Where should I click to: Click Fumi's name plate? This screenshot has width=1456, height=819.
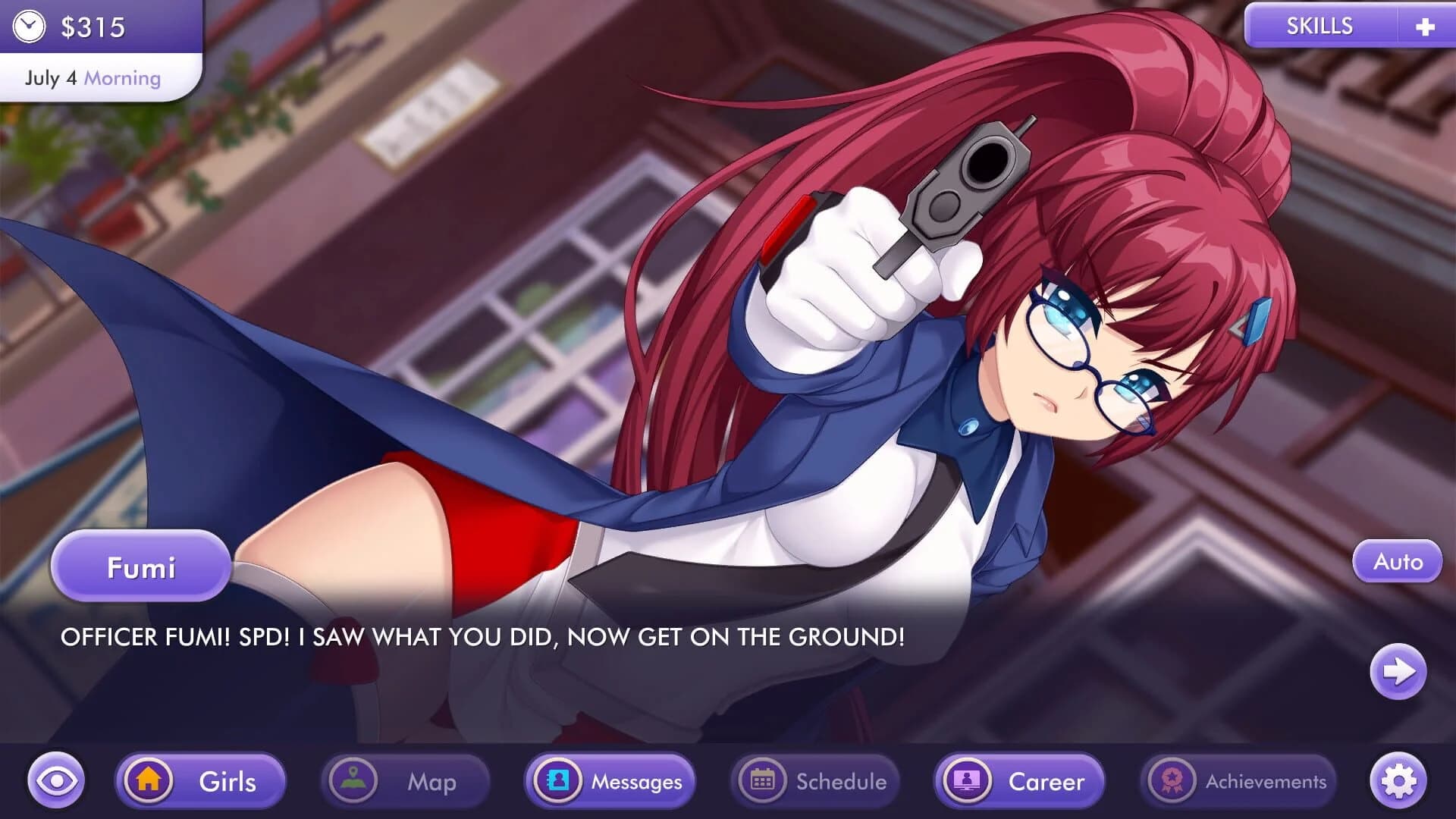coord(141,566)
